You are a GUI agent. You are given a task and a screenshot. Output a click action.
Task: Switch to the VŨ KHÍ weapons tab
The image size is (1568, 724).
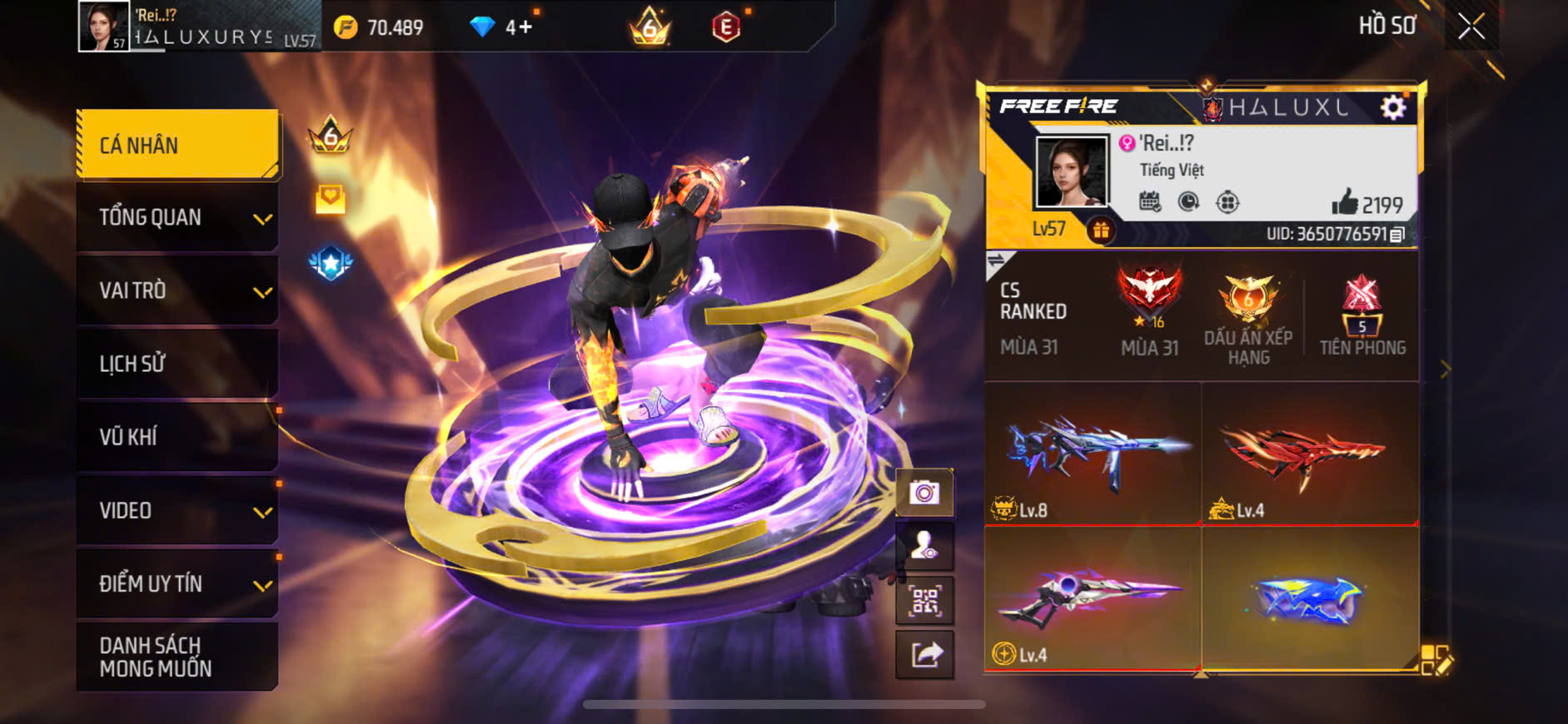[177, 437]
